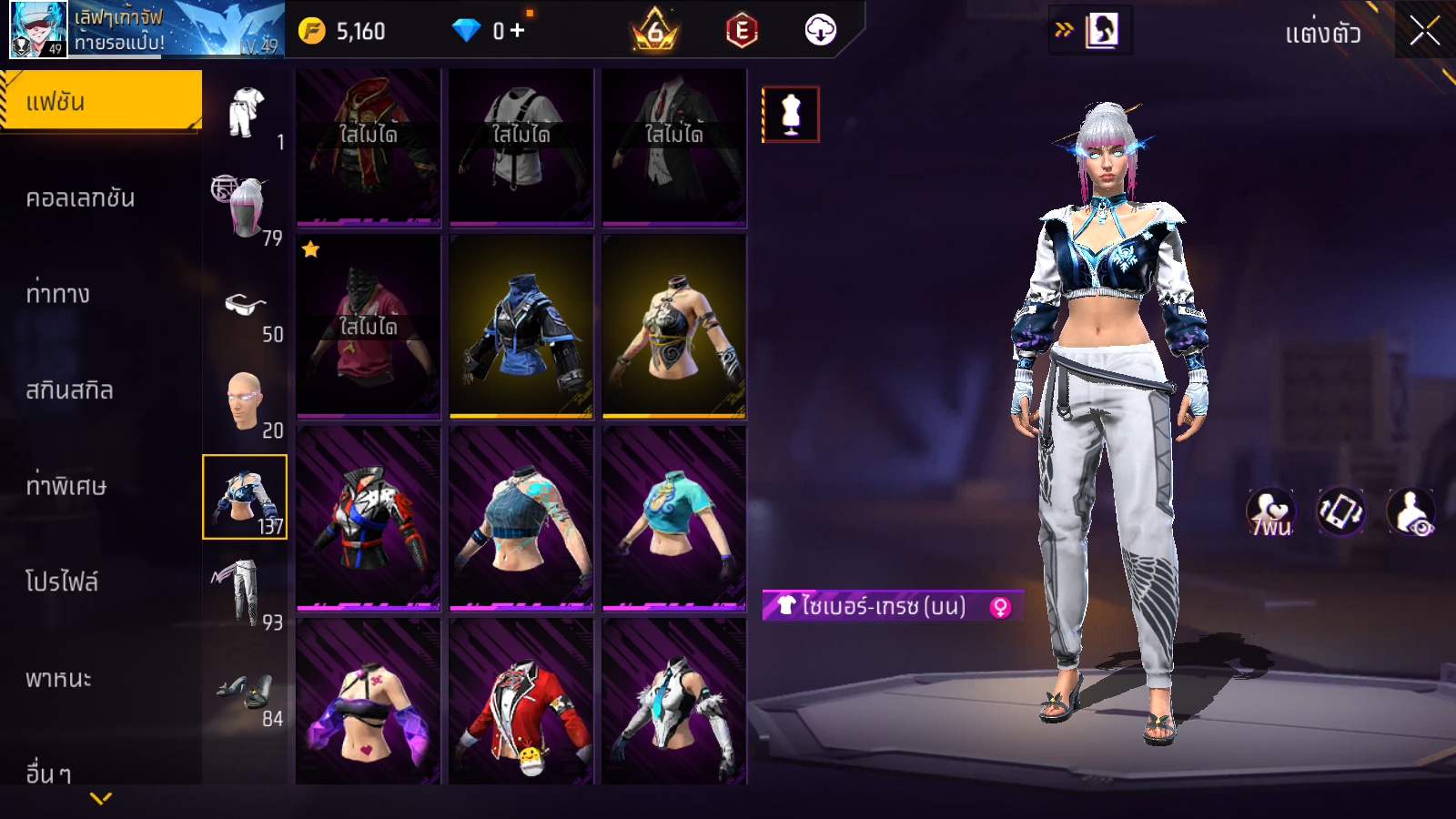Choose the teal short-sleeve crop top

tap(673, 517)
